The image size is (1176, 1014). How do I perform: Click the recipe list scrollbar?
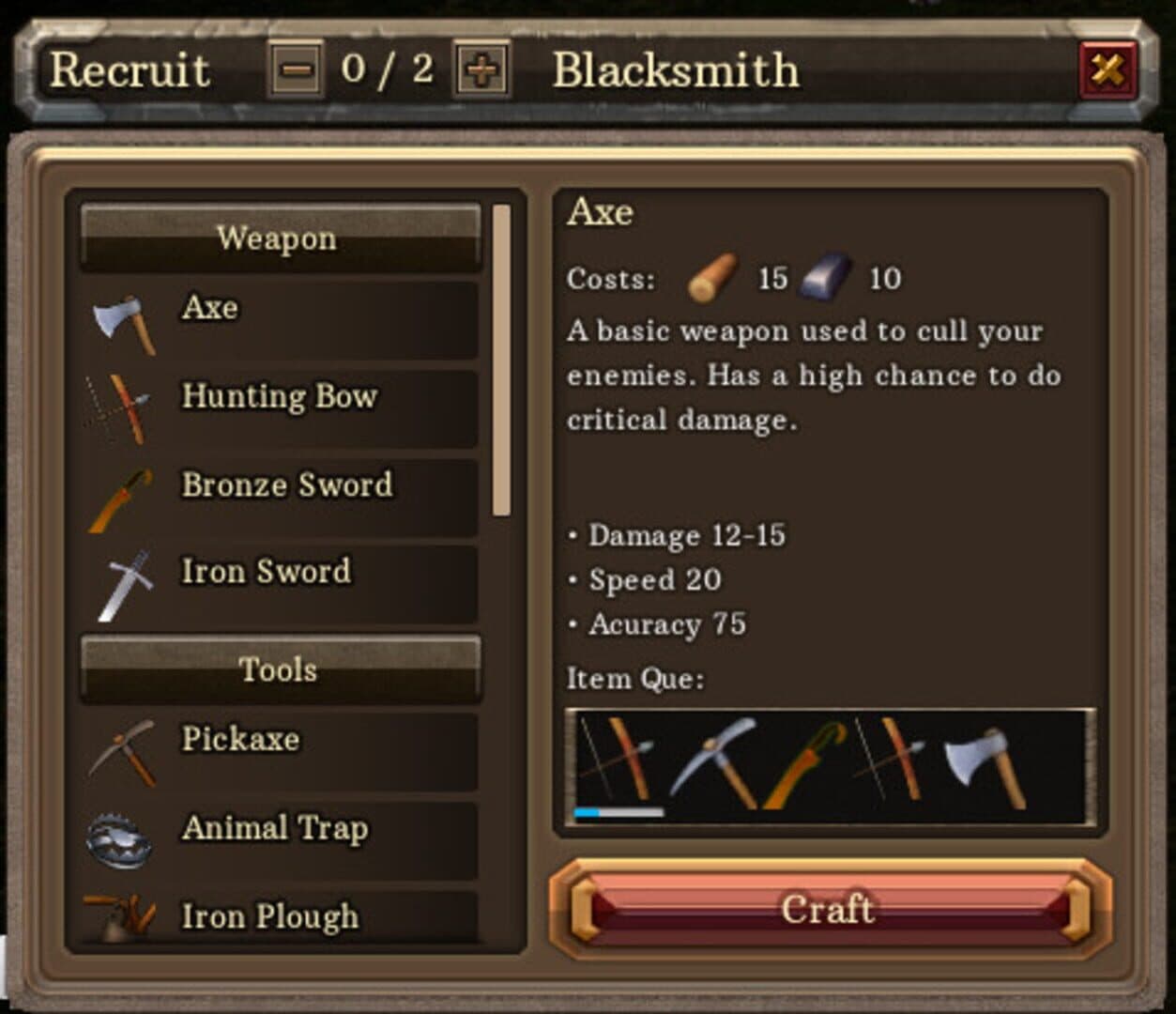501,361
